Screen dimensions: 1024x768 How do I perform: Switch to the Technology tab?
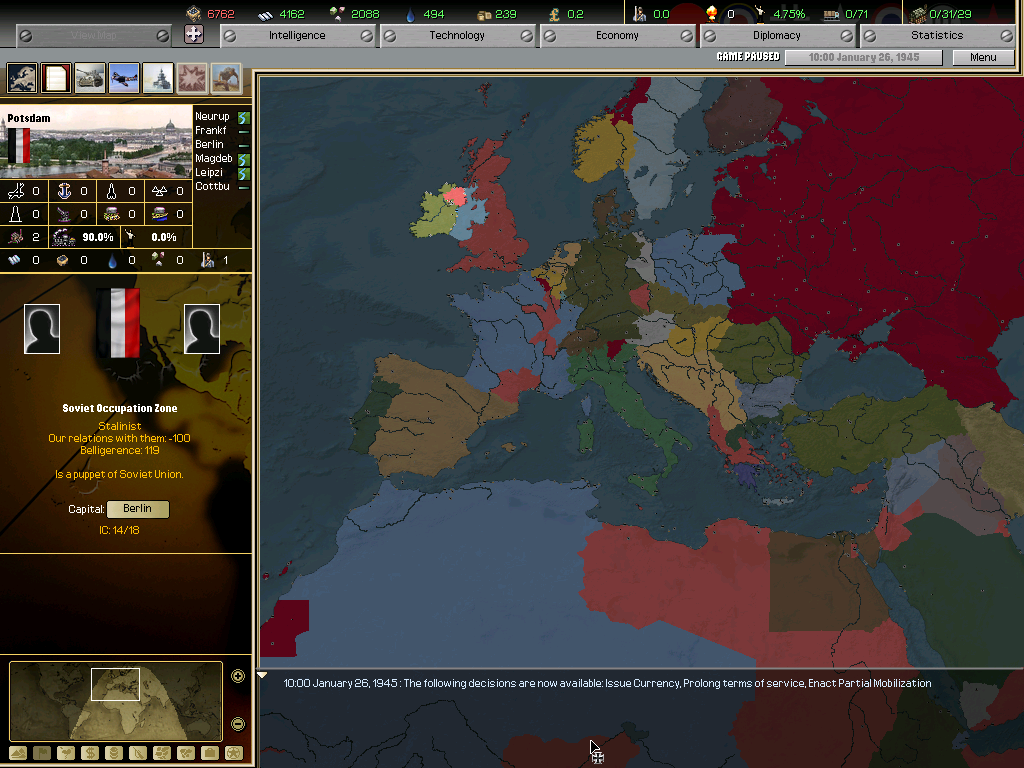click(457, 35)
